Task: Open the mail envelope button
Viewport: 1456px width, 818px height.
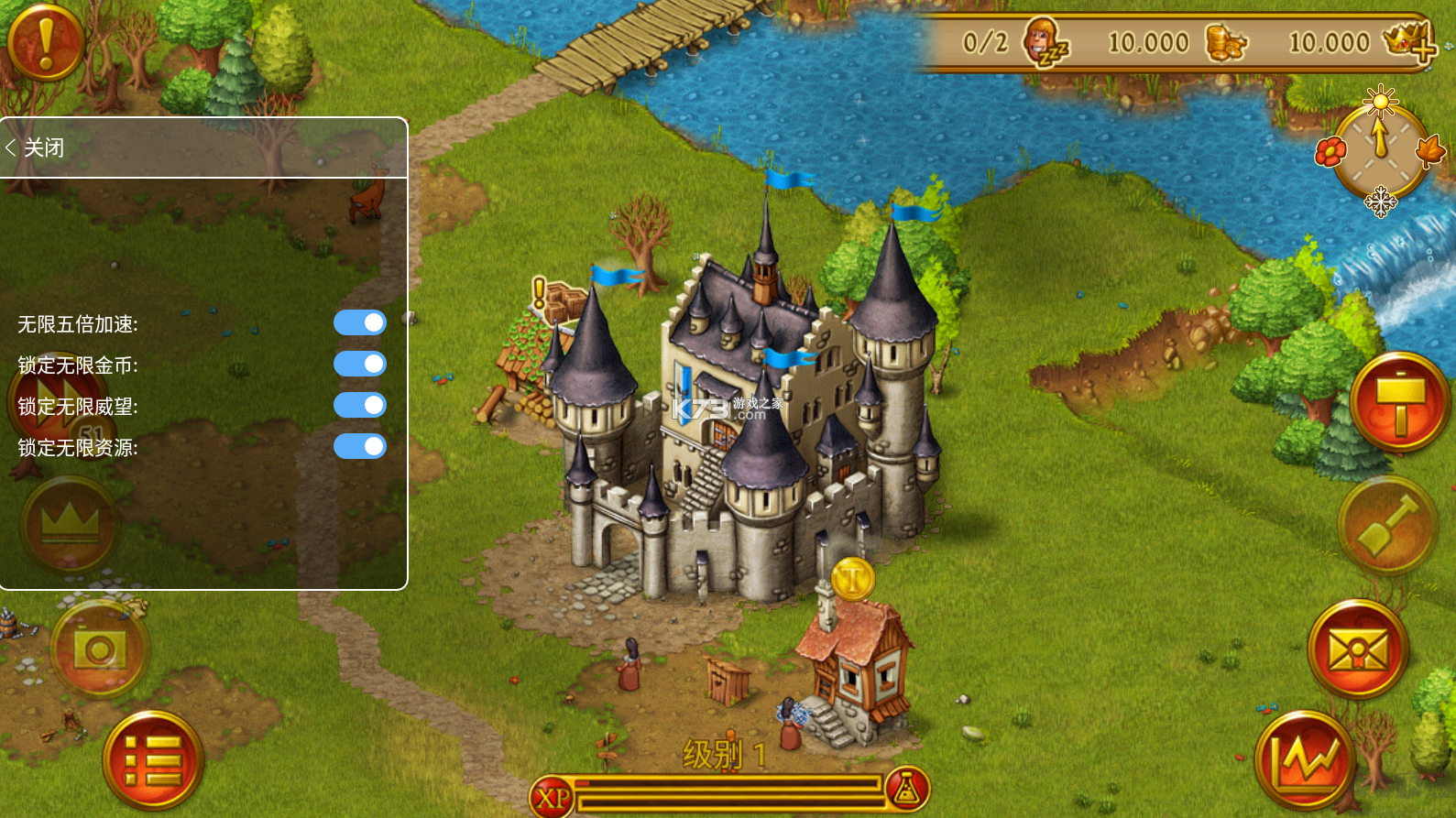Action: pos(1357,649)
